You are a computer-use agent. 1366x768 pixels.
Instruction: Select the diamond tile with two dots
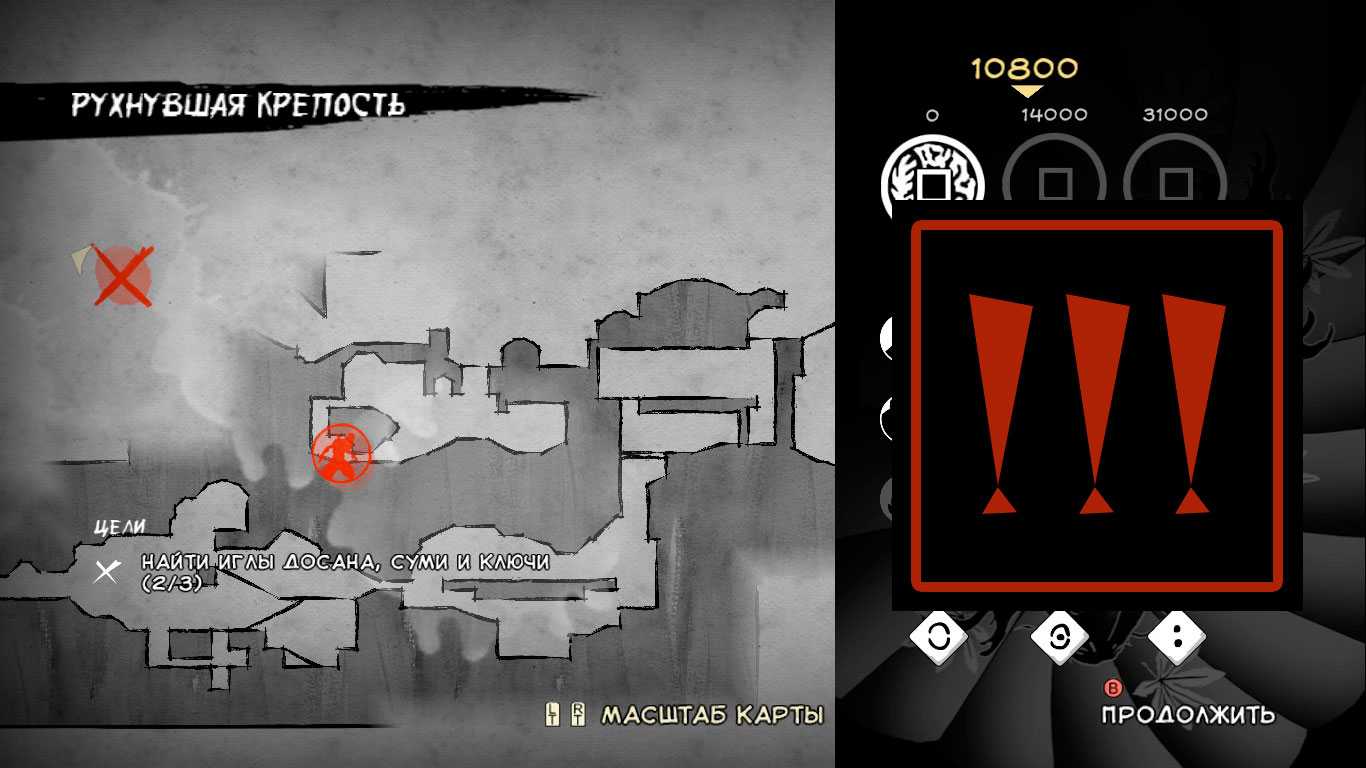(1176, 637)
